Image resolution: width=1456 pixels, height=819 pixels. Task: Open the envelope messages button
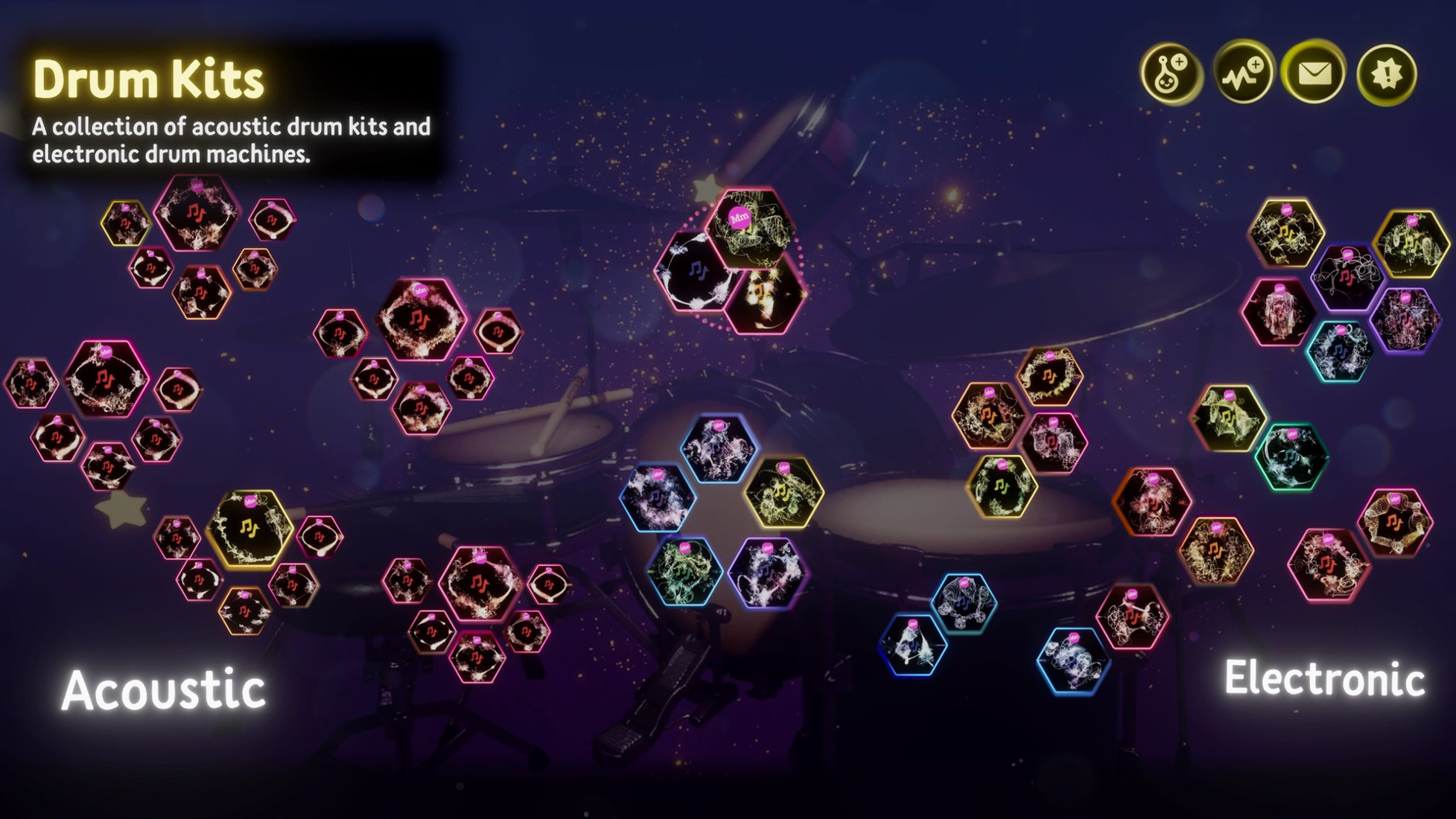[1314, 74]
